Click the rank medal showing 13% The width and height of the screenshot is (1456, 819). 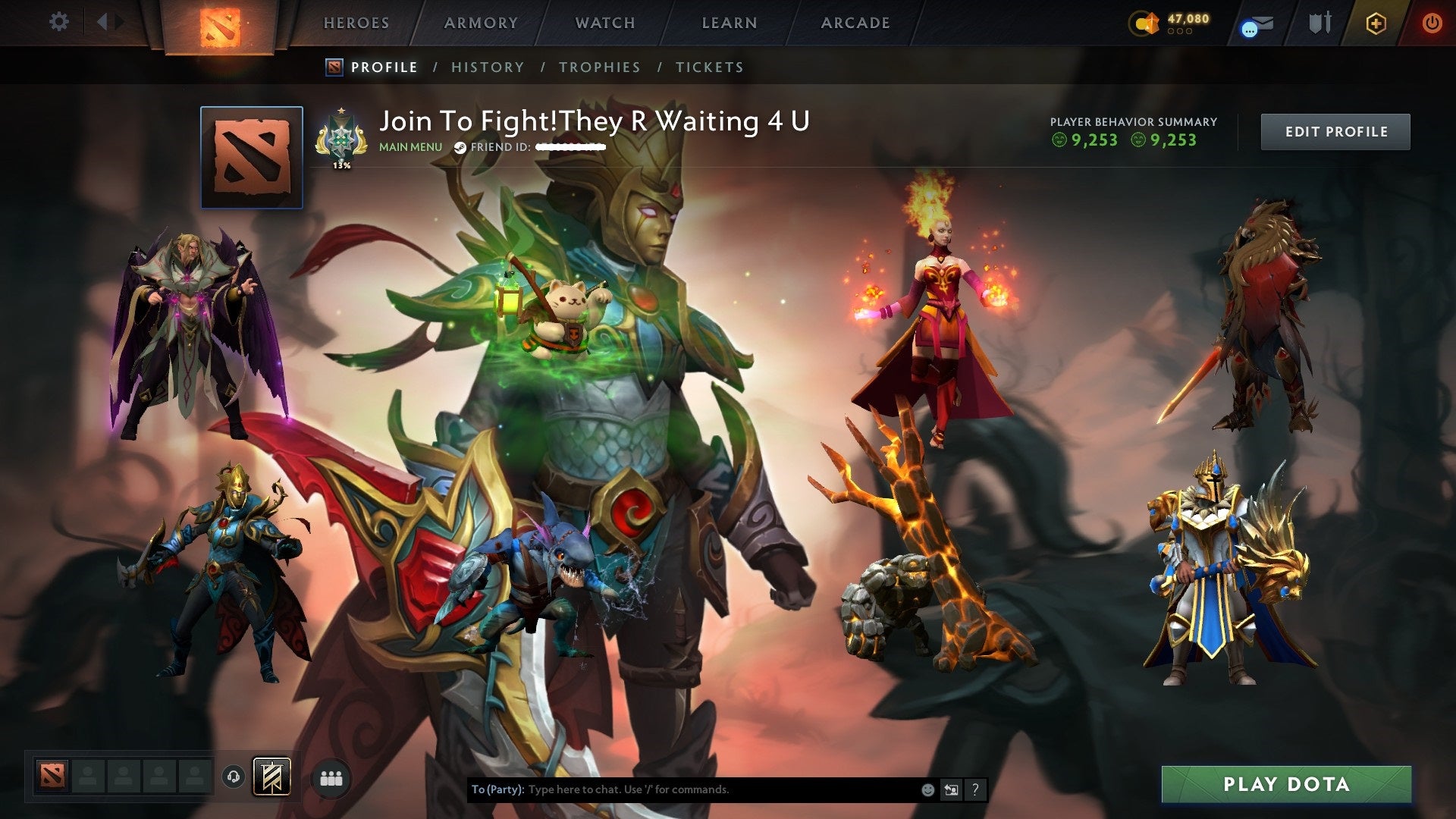343,136
